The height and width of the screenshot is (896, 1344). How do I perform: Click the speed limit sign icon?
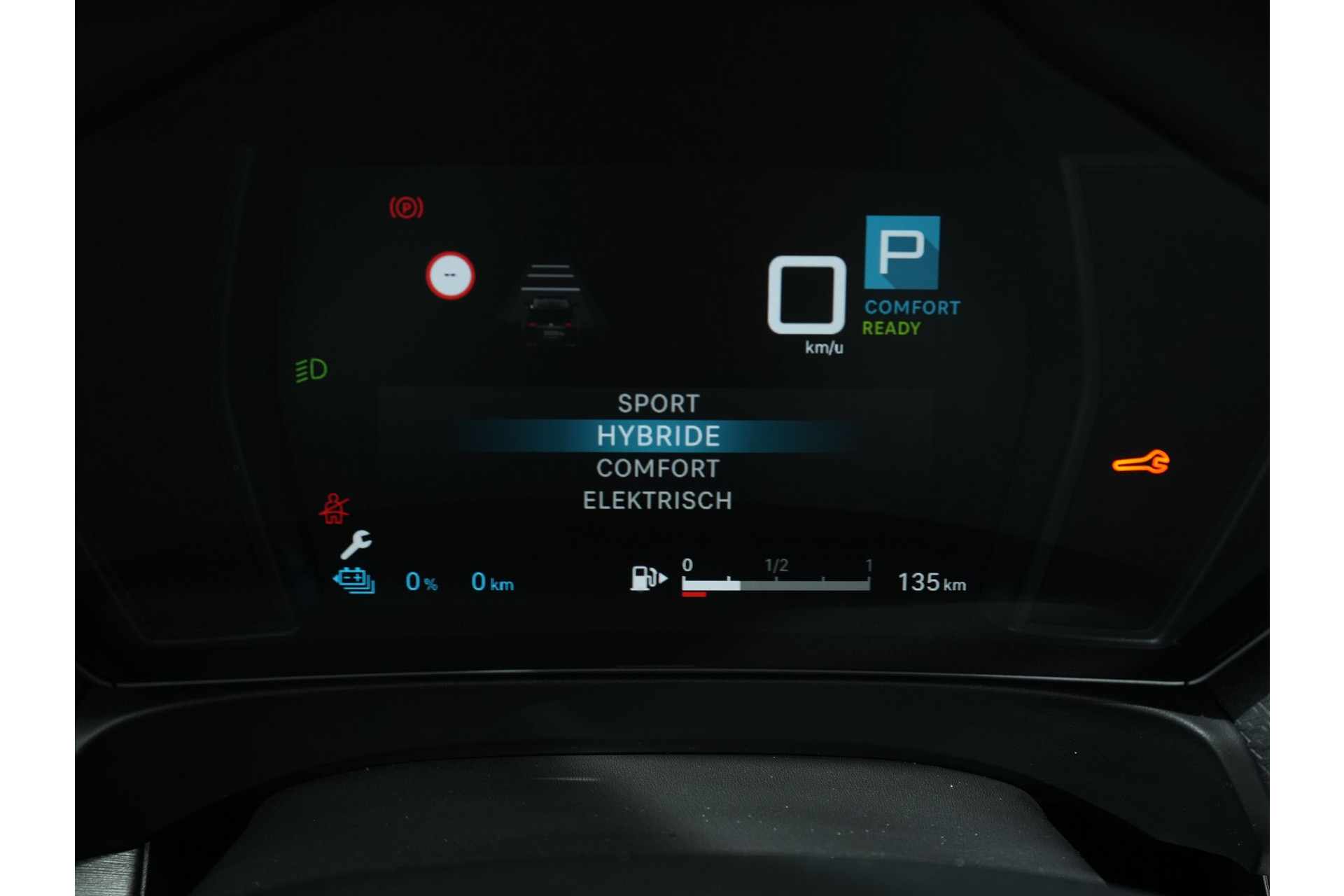coord(450,275)
